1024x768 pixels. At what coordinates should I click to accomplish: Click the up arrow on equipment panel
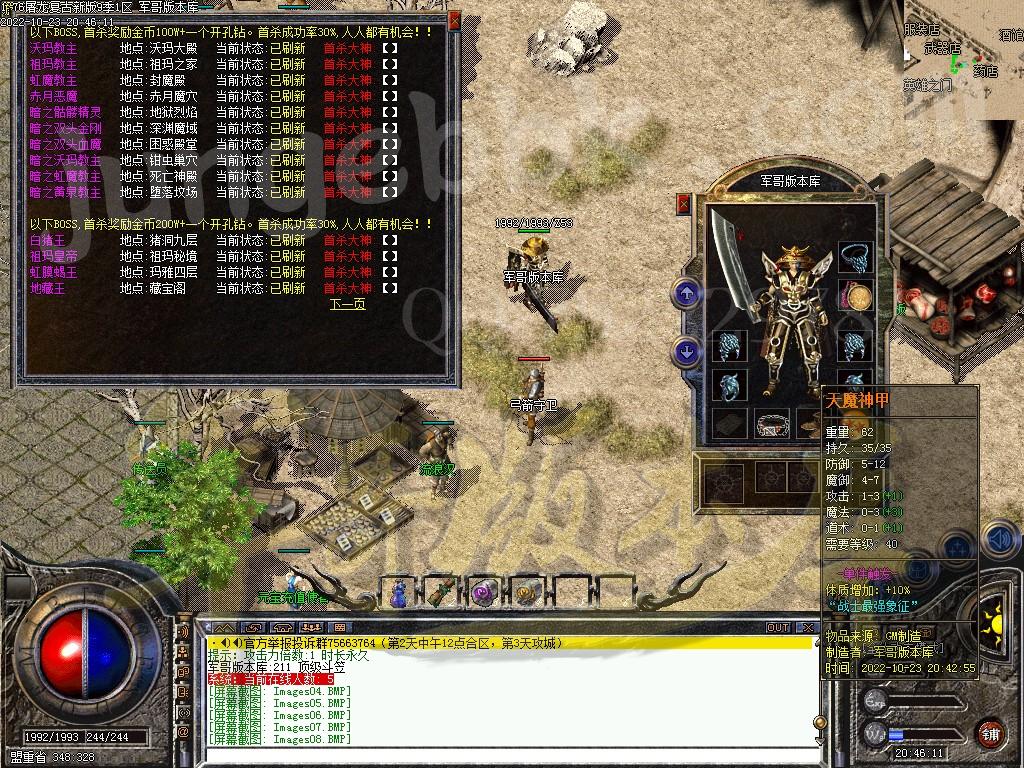tap(686, 293)
